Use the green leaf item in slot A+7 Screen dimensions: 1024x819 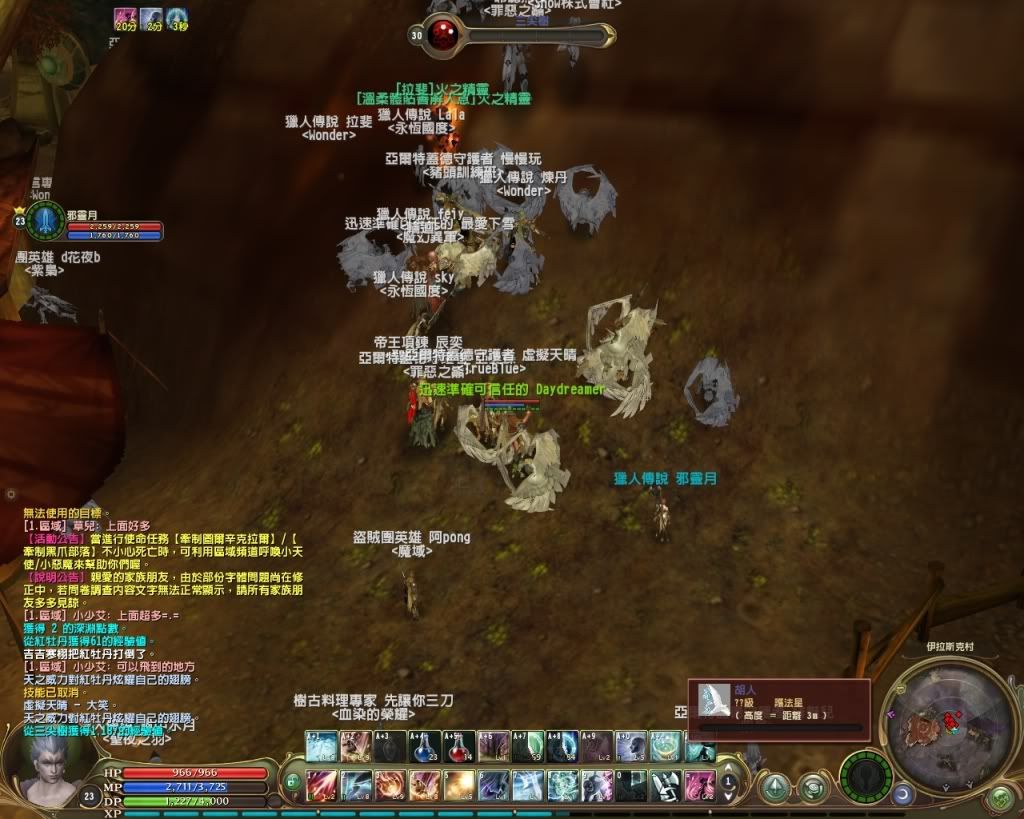(x=528, y=746)
